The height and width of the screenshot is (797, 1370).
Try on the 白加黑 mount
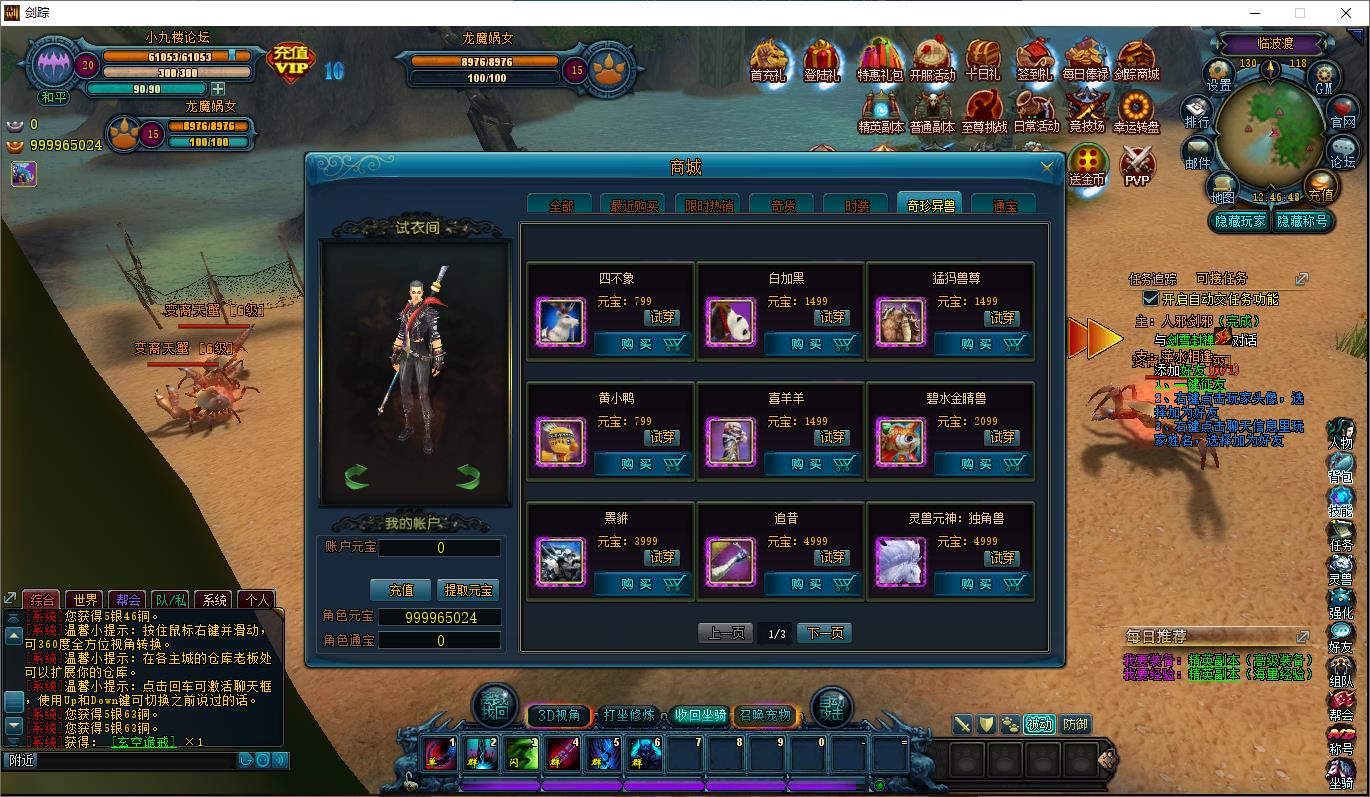click(833, 317)
